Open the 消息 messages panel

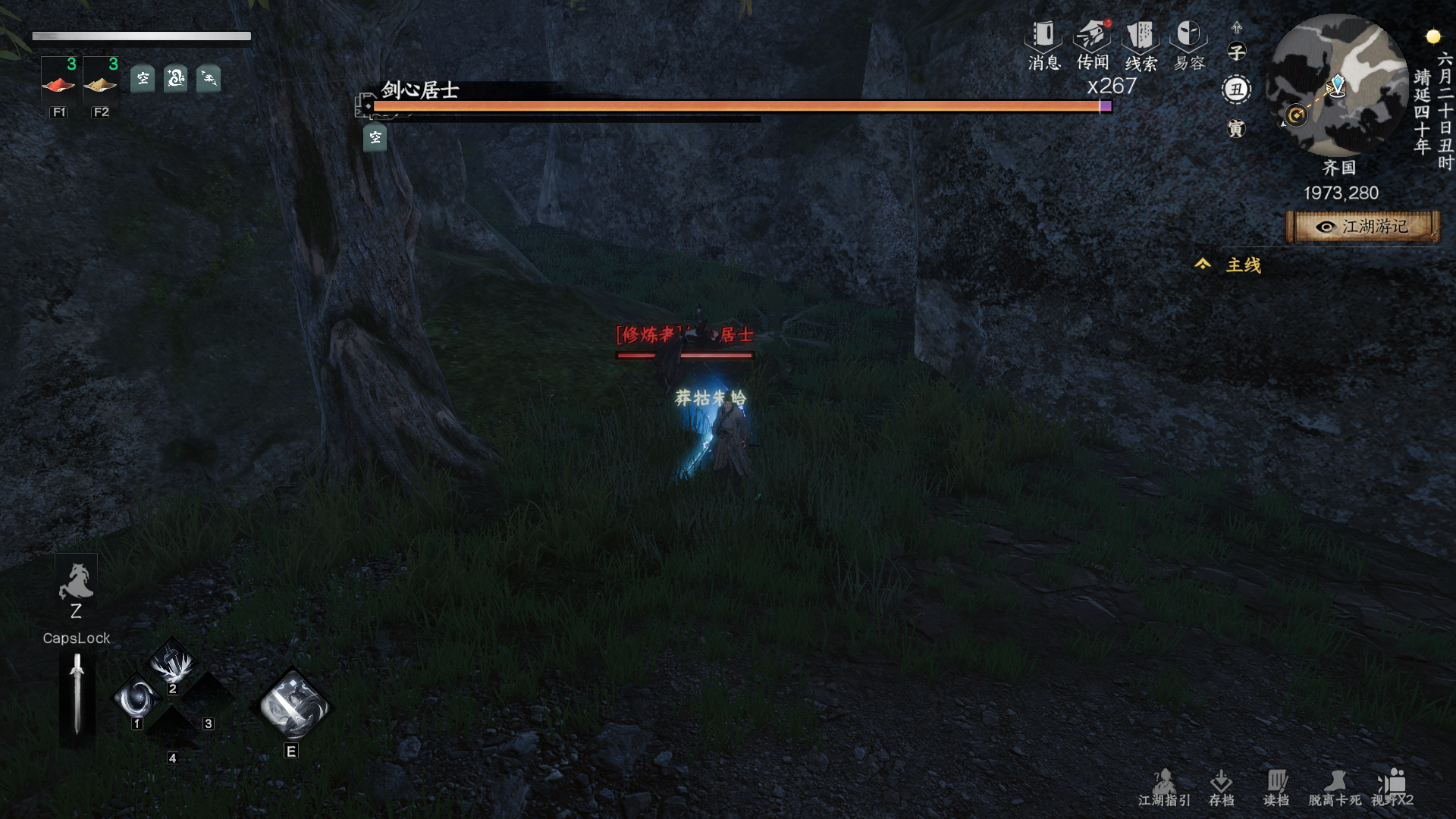[x=1043, y=44]
